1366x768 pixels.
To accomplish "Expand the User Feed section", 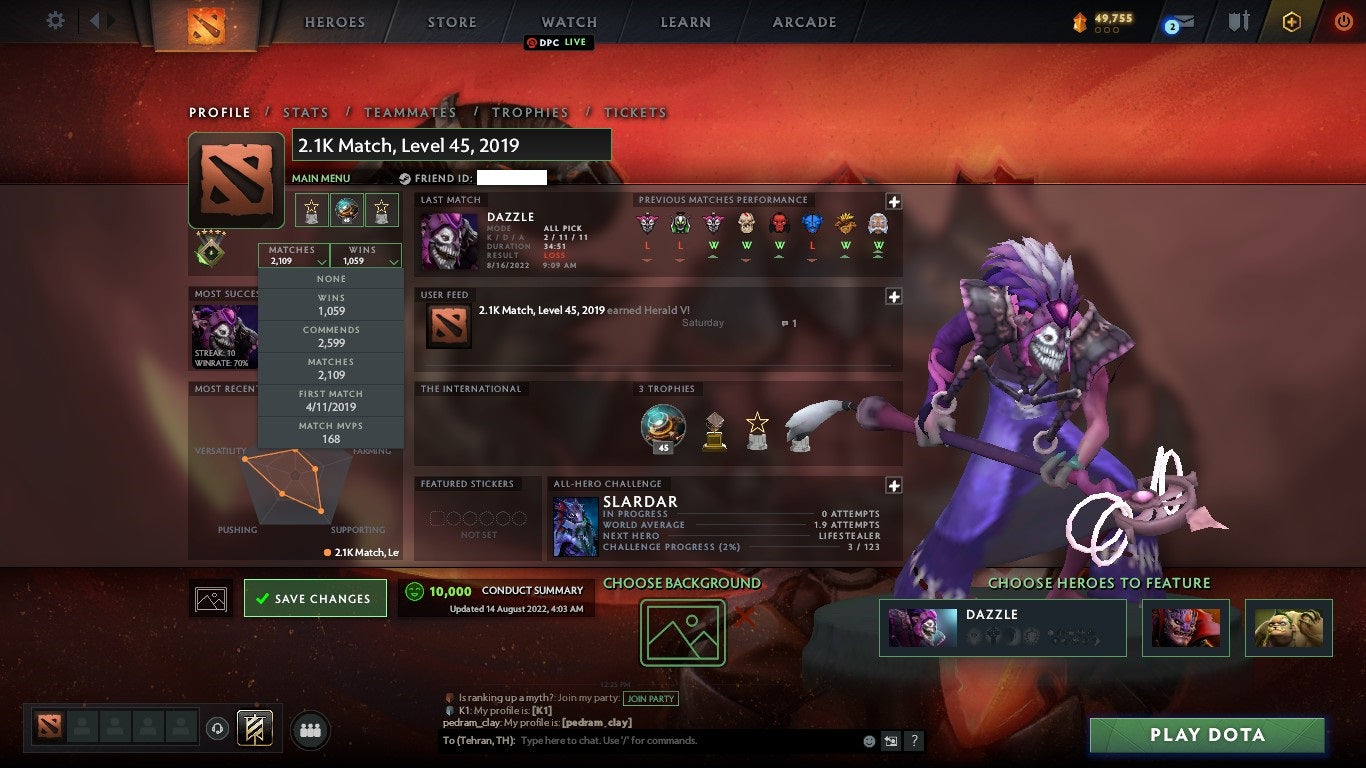I will click(893, 296).
